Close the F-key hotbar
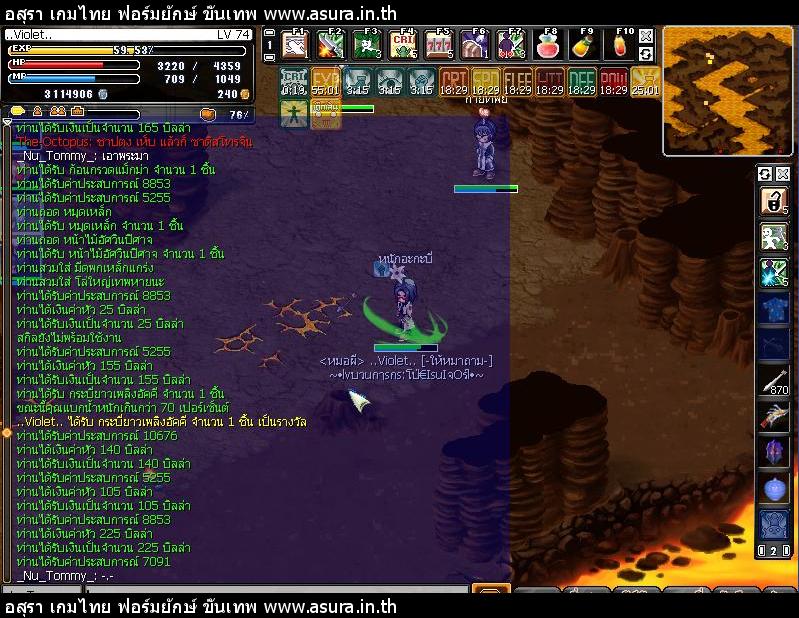 (x=646, y=36)
